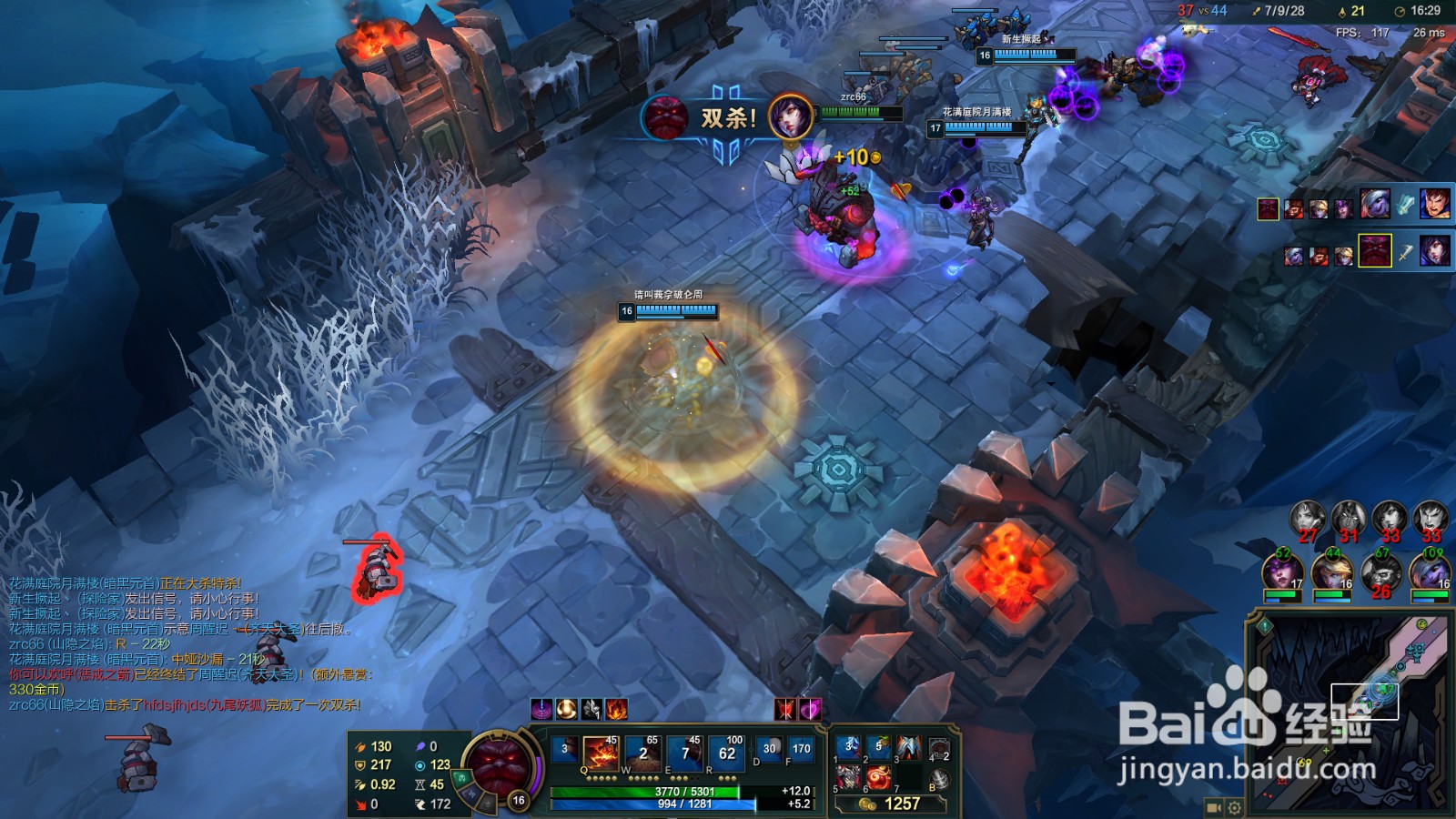Toggle the camera button beside the minimap
Screen dimensions: 1456x819
(1213, 807)
